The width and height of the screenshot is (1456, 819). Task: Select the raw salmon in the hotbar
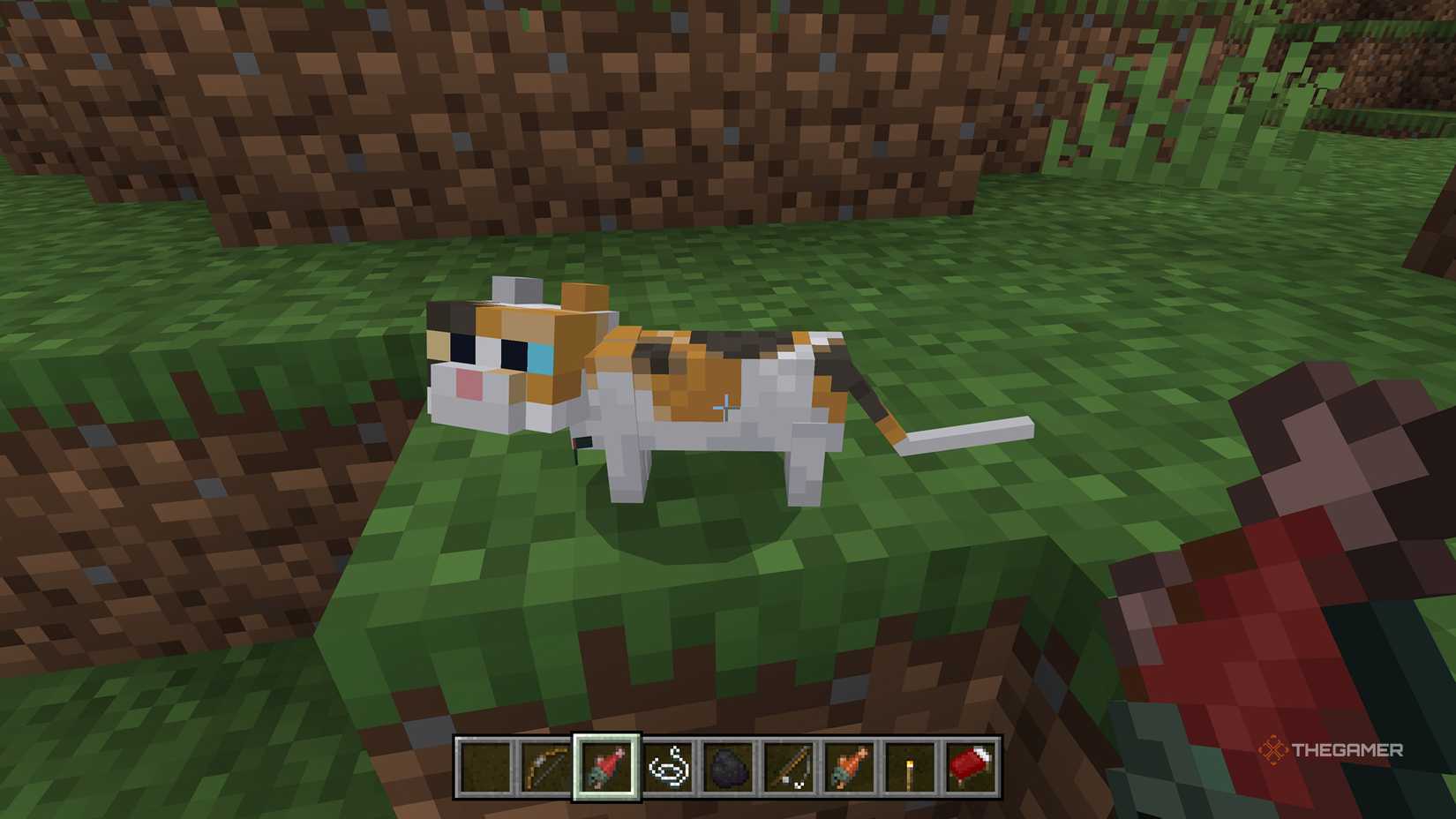click(x=608, y=766)
